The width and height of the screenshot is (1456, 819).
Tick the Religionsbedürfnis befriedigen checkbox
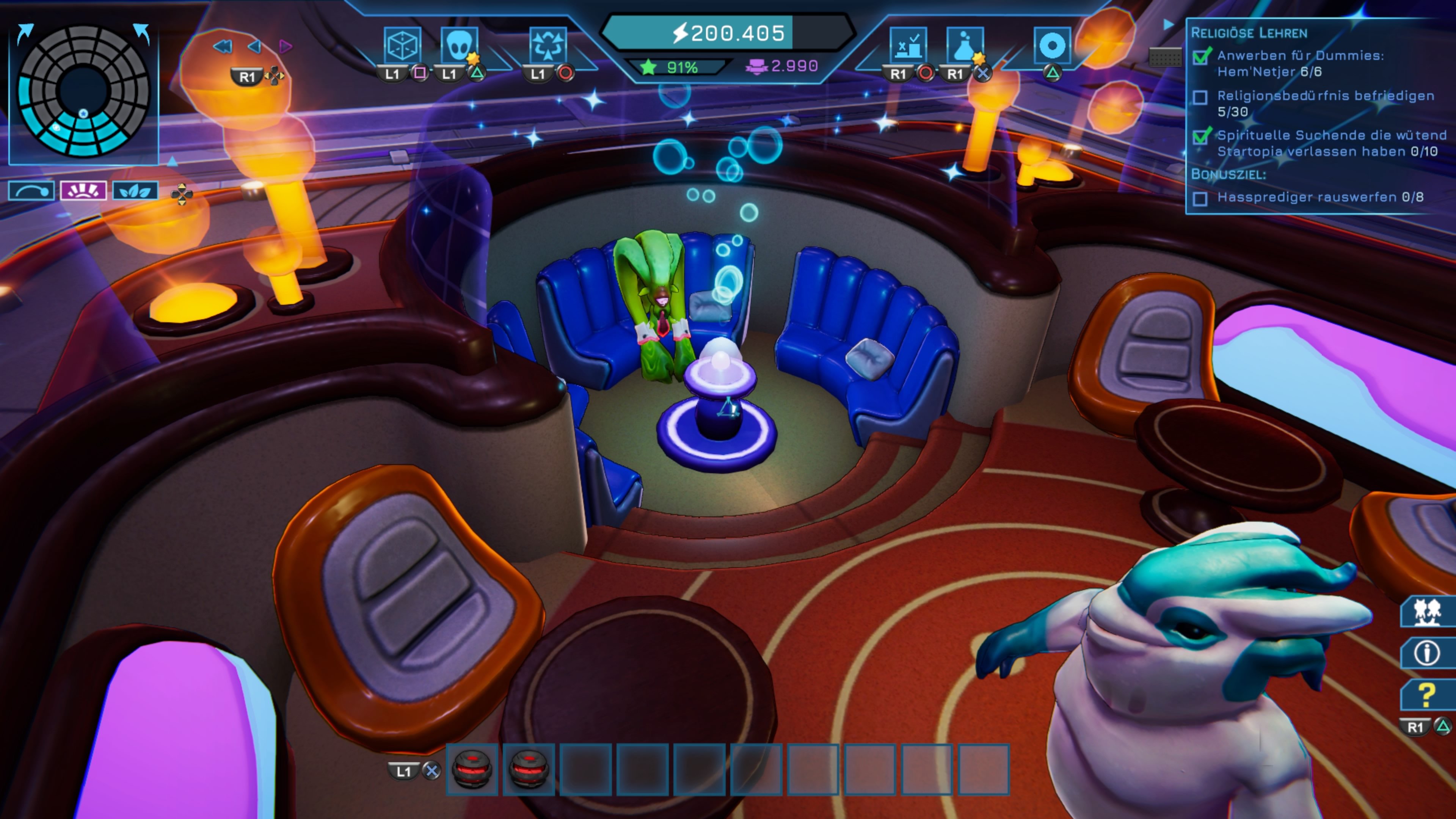pos(1201,97)
